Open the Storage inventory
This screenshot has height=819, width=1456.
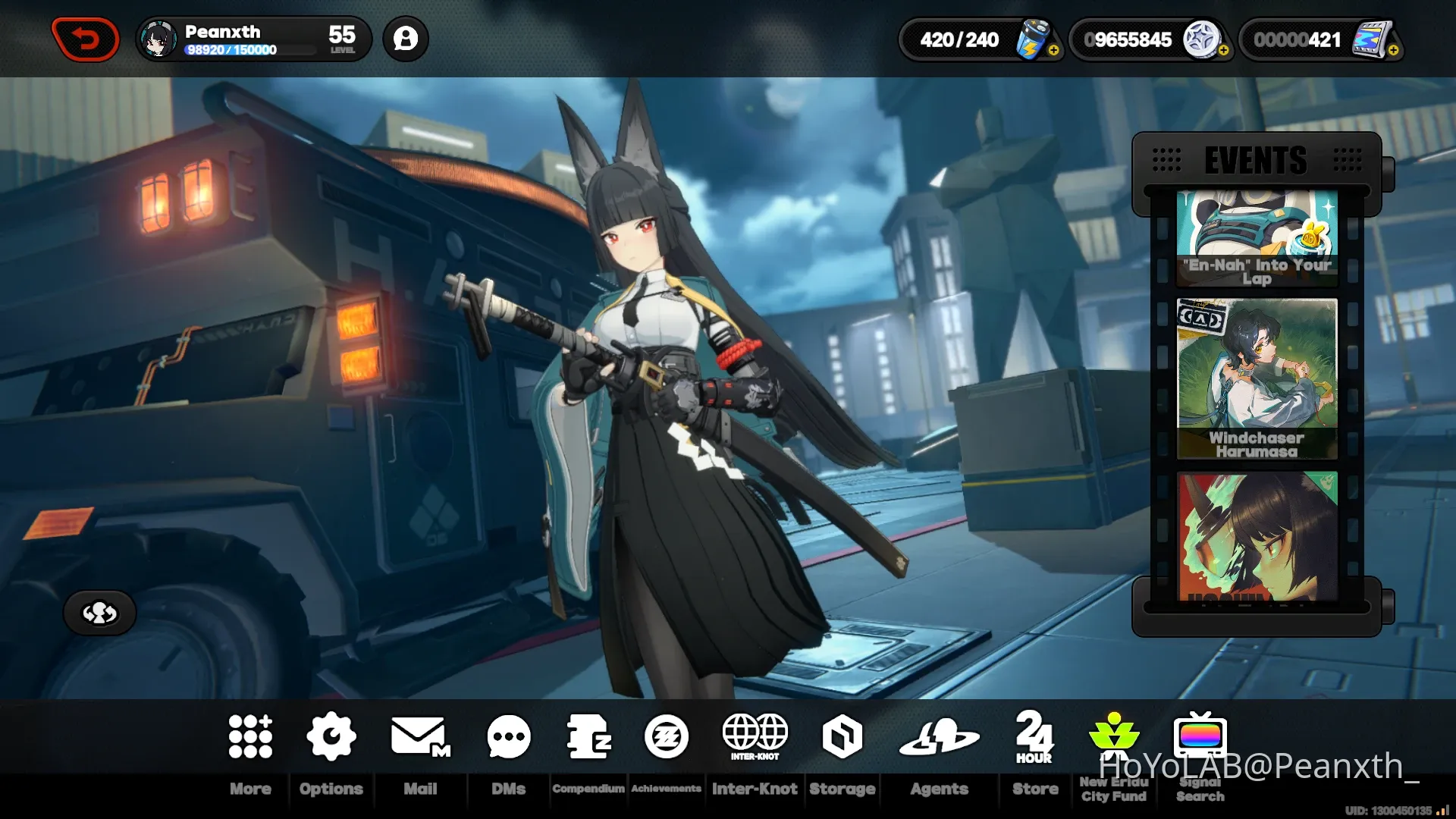842,736
